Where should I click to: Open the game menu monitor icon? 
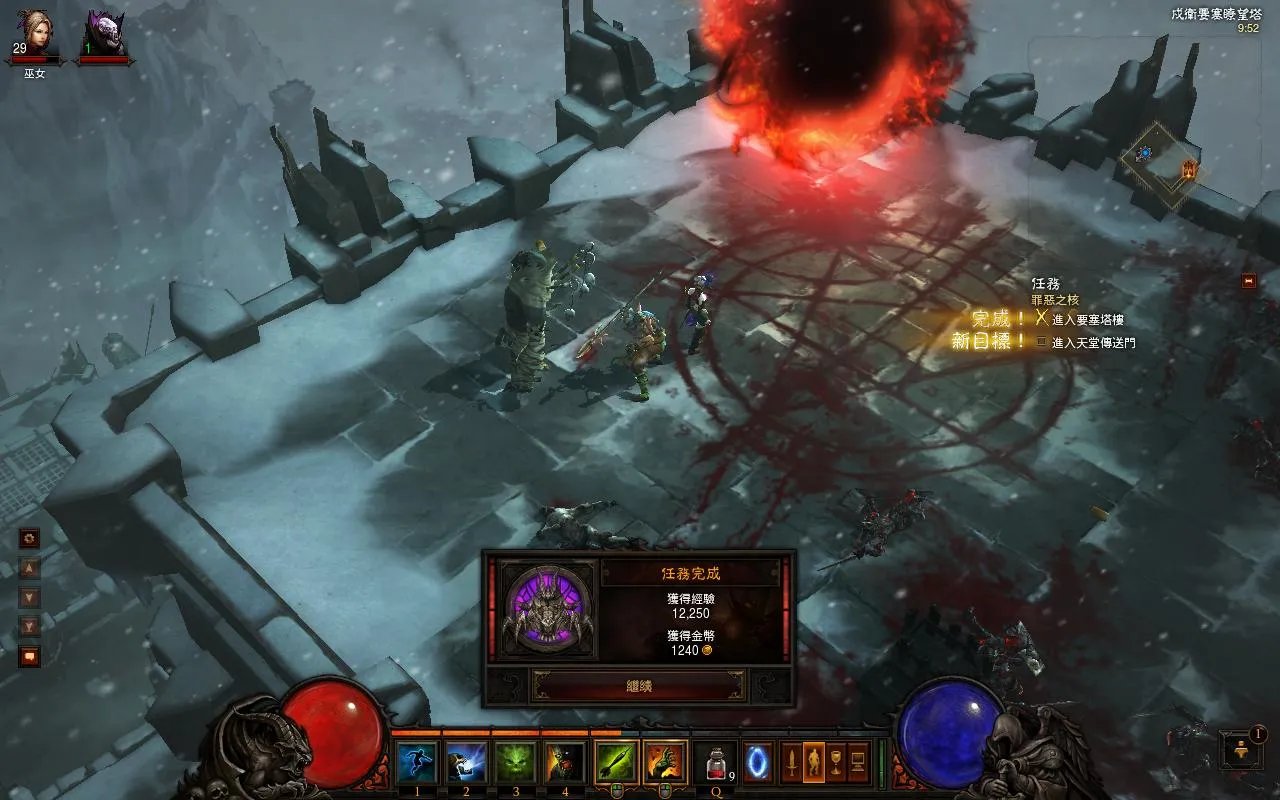858,763
